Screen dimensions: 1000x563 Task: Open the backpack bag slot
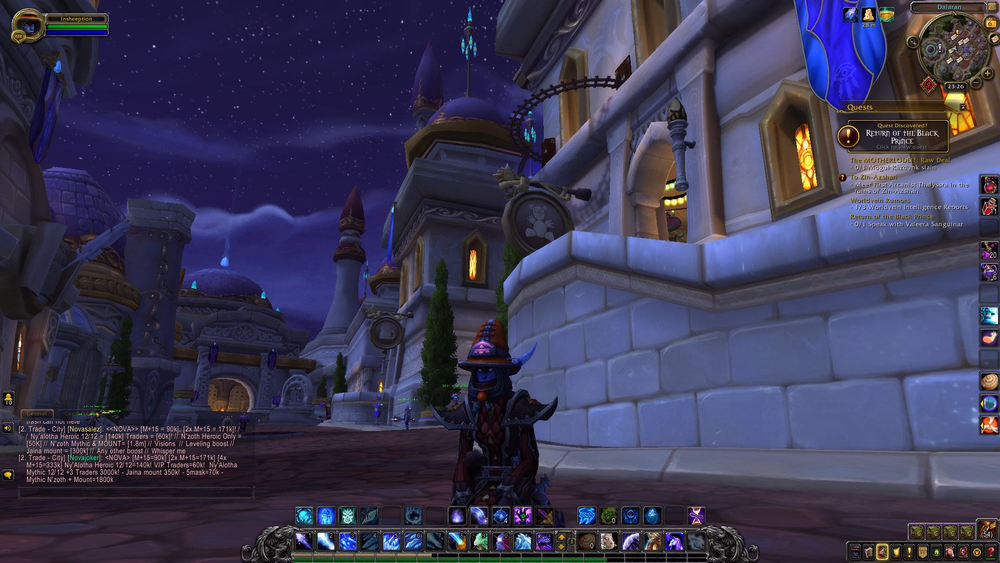click(987, 530)
